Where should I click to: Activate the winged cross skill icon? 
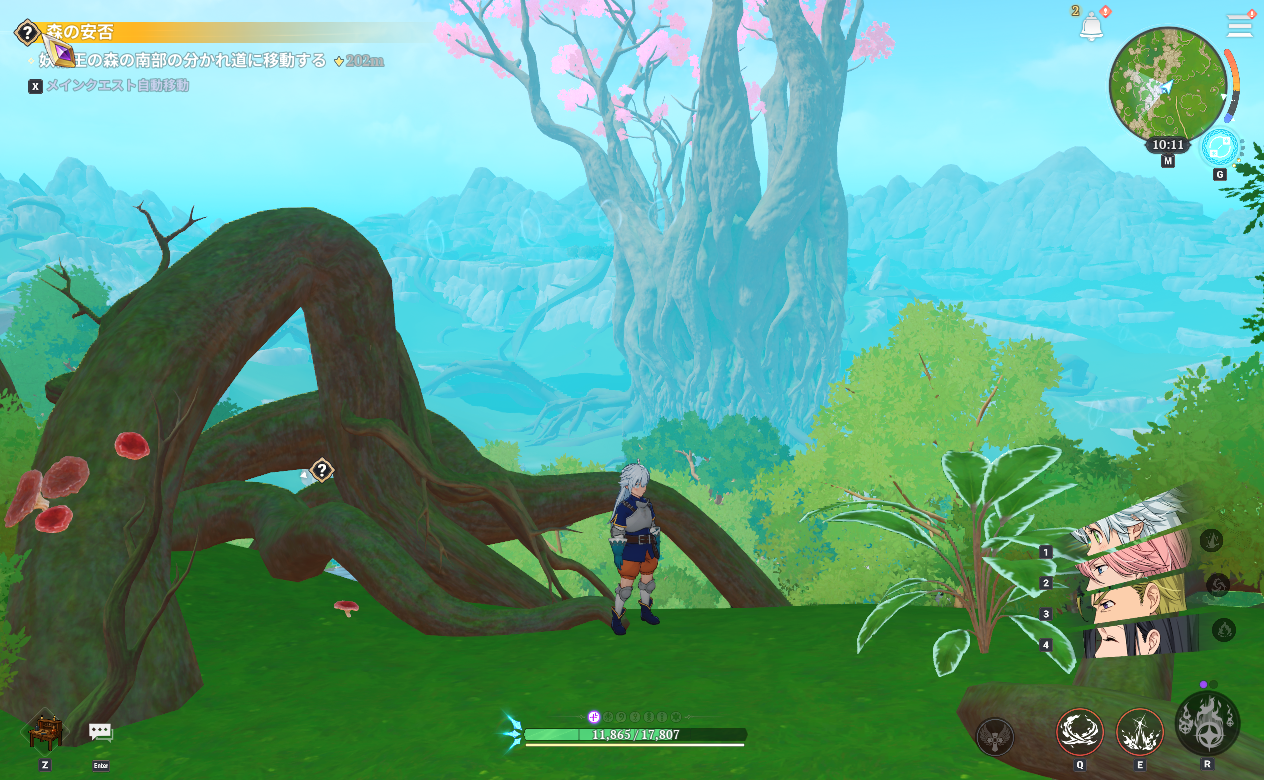coord(995,737)
